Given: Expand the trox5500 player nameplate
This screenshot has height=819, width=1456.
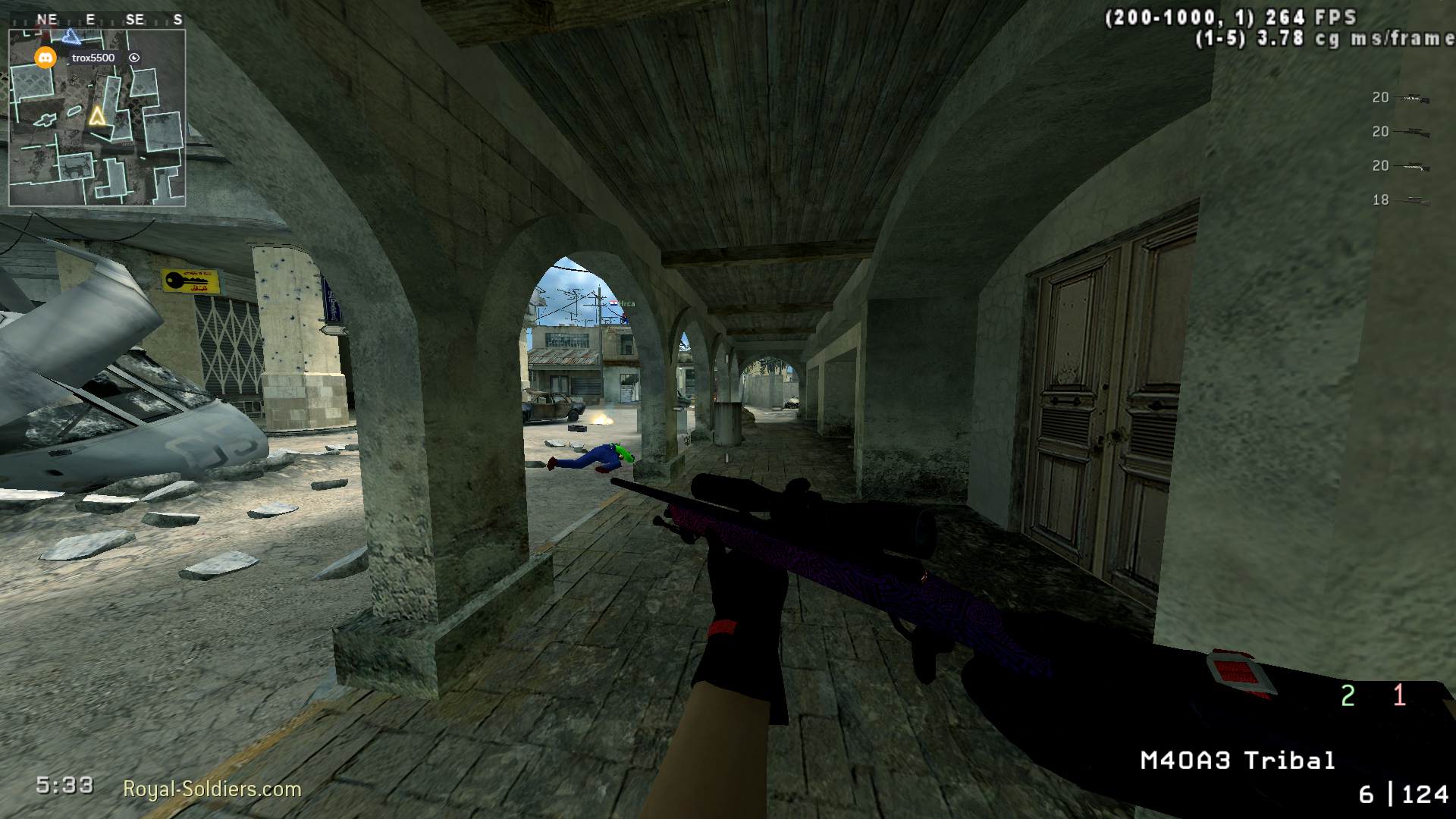Looking at the screenshot, I should click(x=93, y=57).
